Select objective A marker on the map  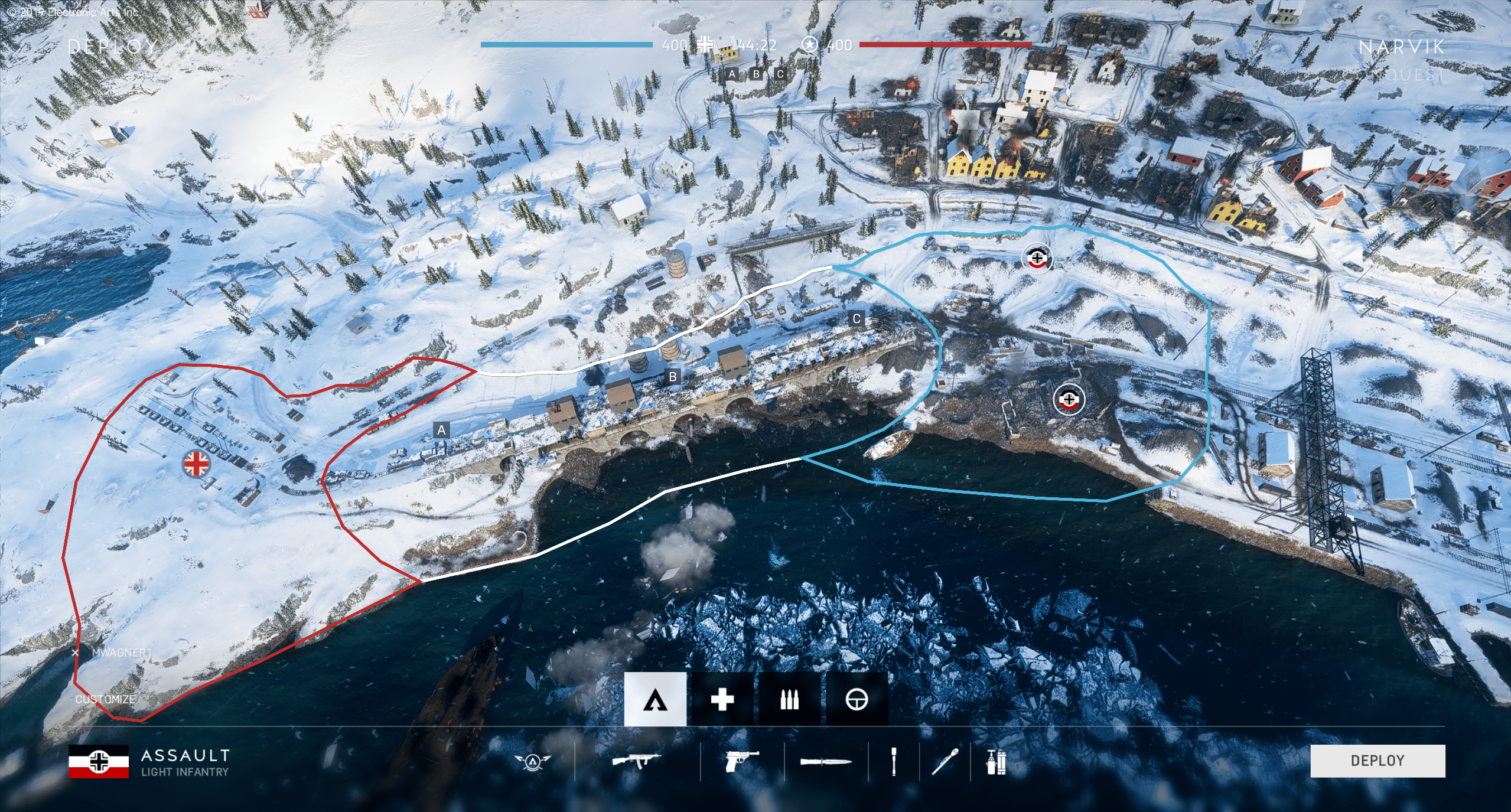pos(441,431)
